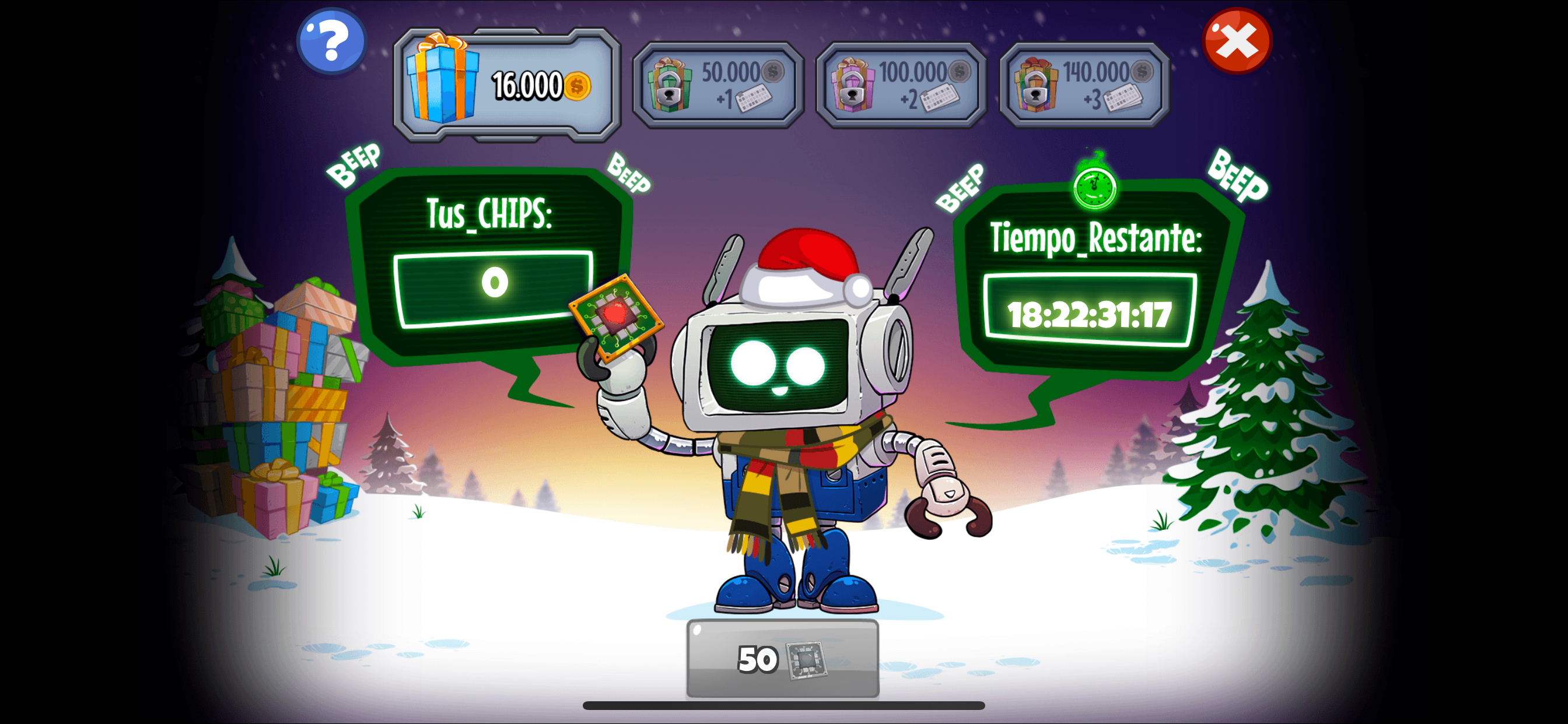The height and width of the screenshot is (724, 1568).
Task: Select the locked 140.000 coin reward
Action: coord(1084,85)
